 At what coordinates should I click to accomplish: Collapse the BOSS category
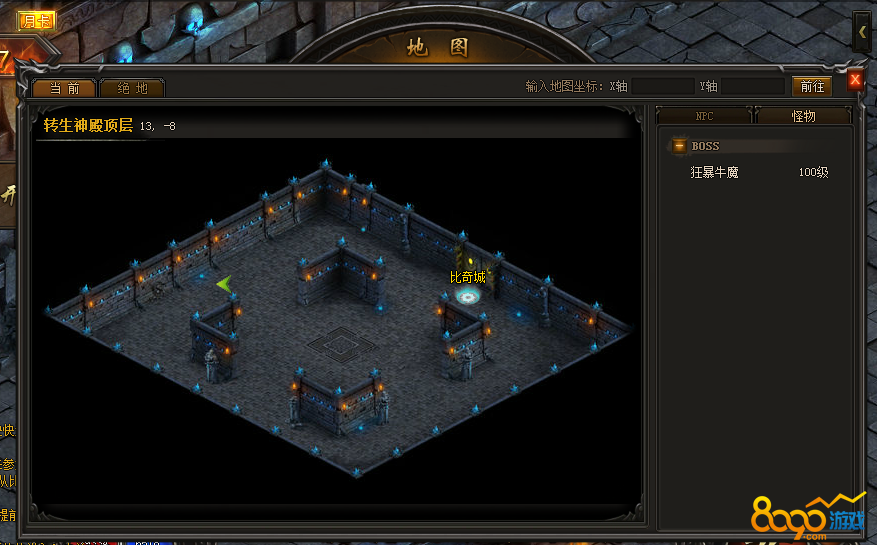679,146
